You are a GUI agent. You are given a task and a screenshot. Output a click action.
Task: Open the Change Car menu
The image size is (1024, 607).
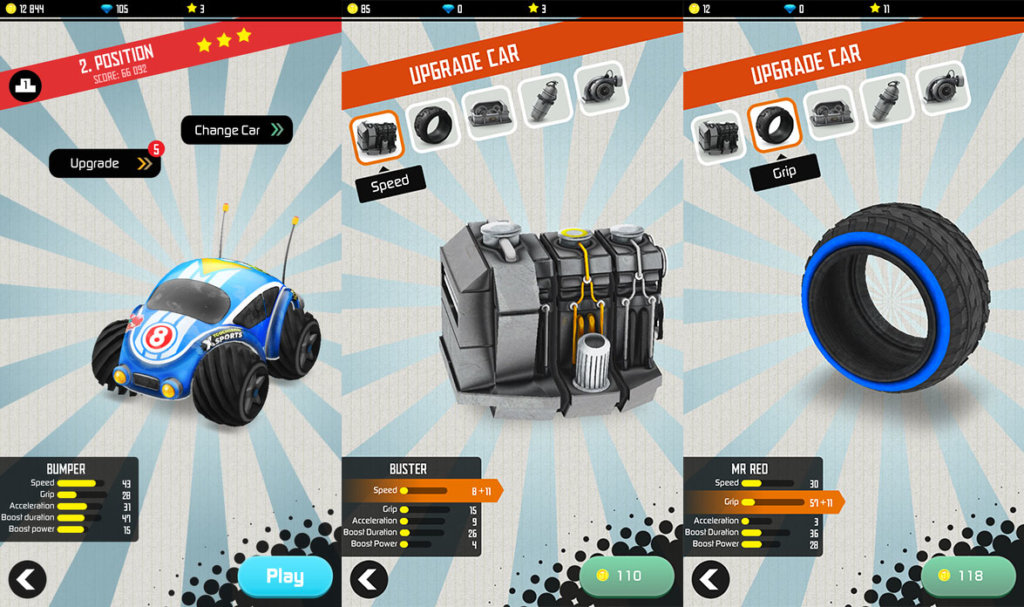click(237, 130)
